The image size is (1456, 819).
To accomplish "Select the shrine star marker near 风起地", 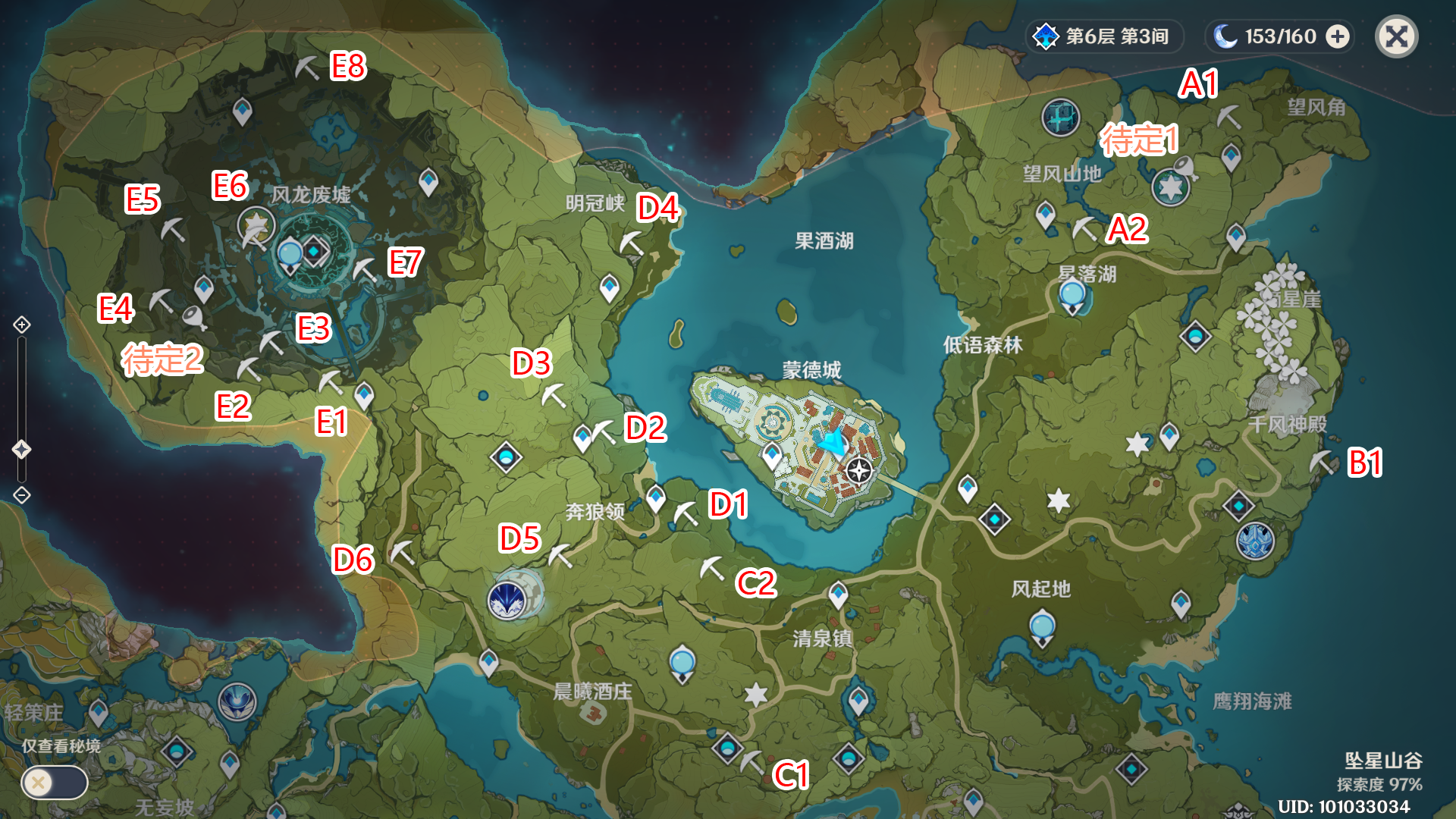I will (x=1057, y=500).
